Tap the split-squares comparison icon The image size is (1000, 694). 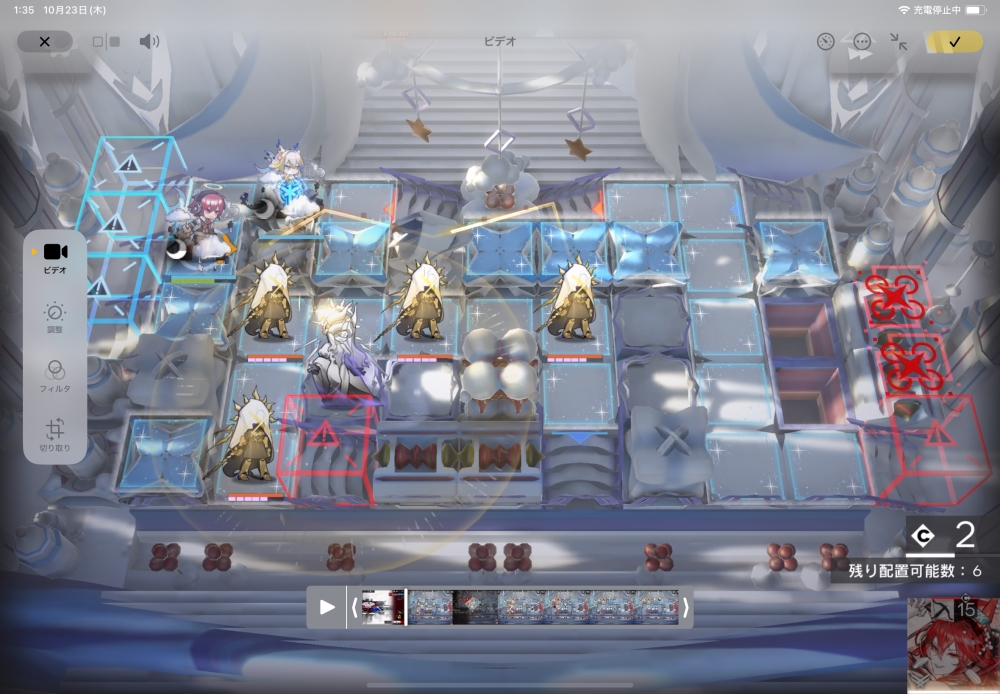click(106, 42)
